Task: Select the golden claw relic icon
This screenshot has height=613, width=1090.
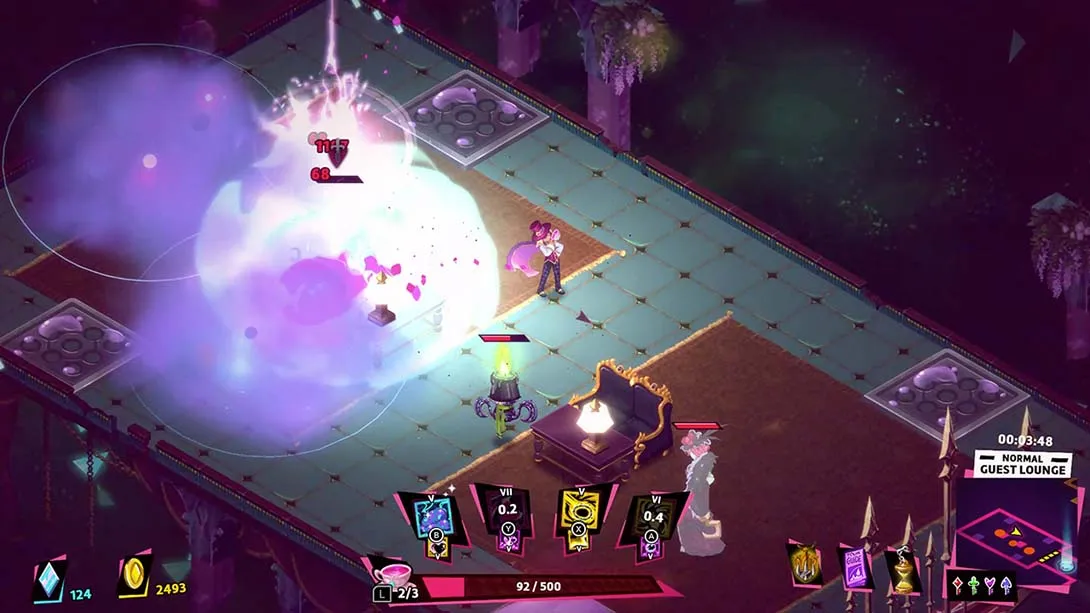Action: point(803,566)
